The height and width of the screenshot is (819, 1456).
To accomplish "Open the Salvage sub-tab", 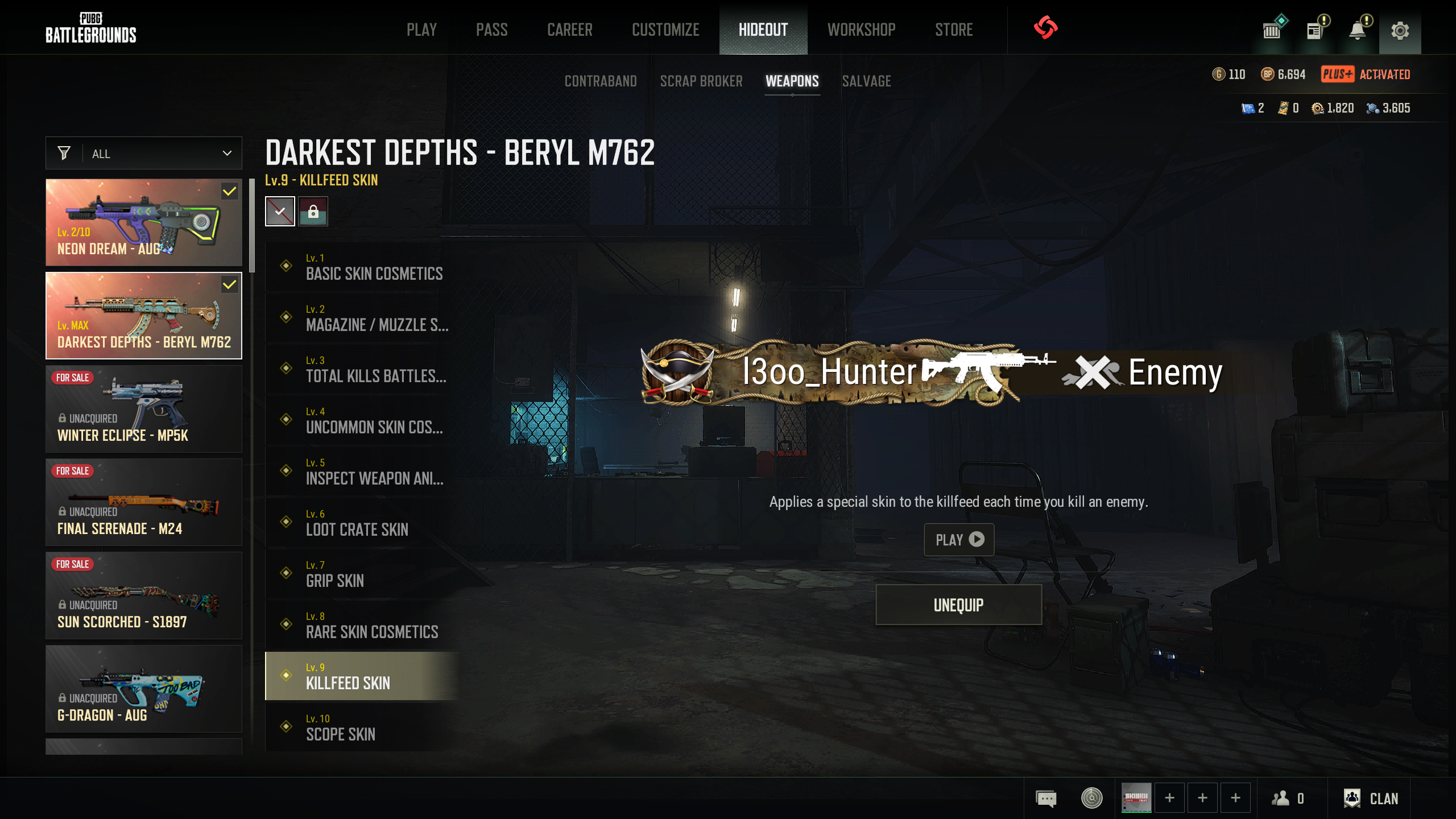I will point(866,81).
